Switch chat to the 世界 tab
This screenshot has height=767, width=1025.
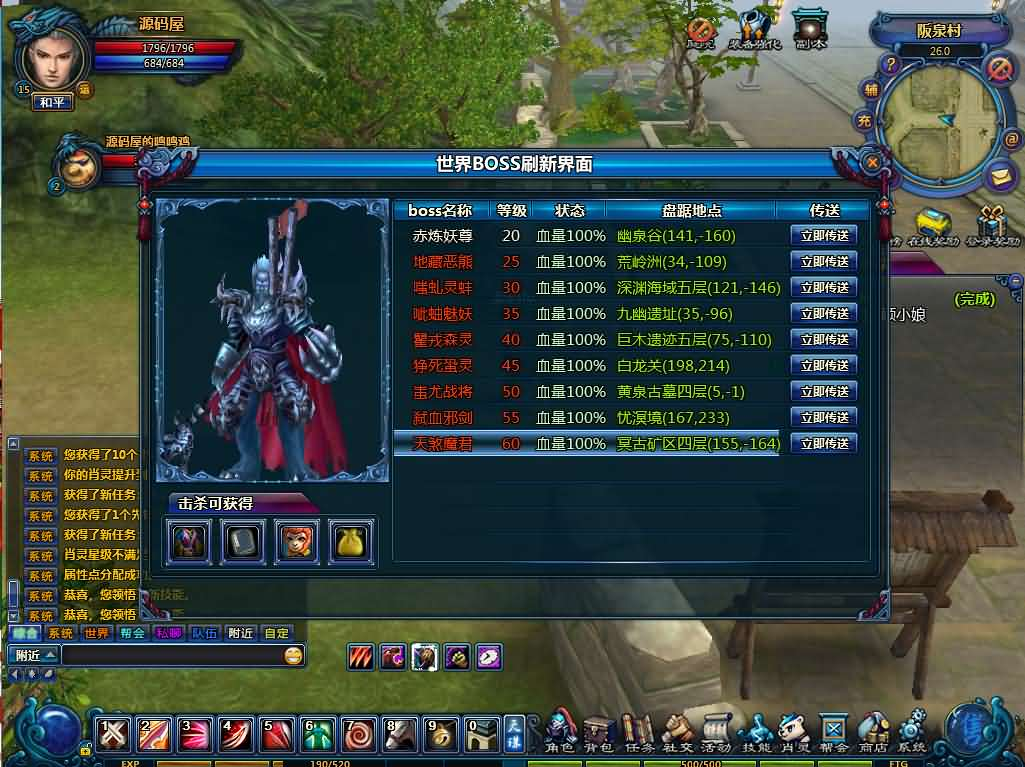click(97, 633)
